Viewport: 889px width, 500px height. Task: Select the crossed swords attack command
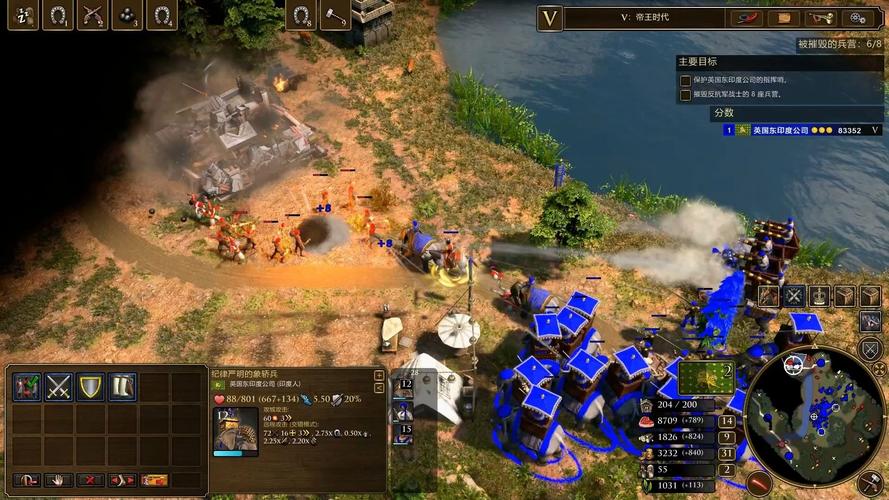(x=58, y=387)
